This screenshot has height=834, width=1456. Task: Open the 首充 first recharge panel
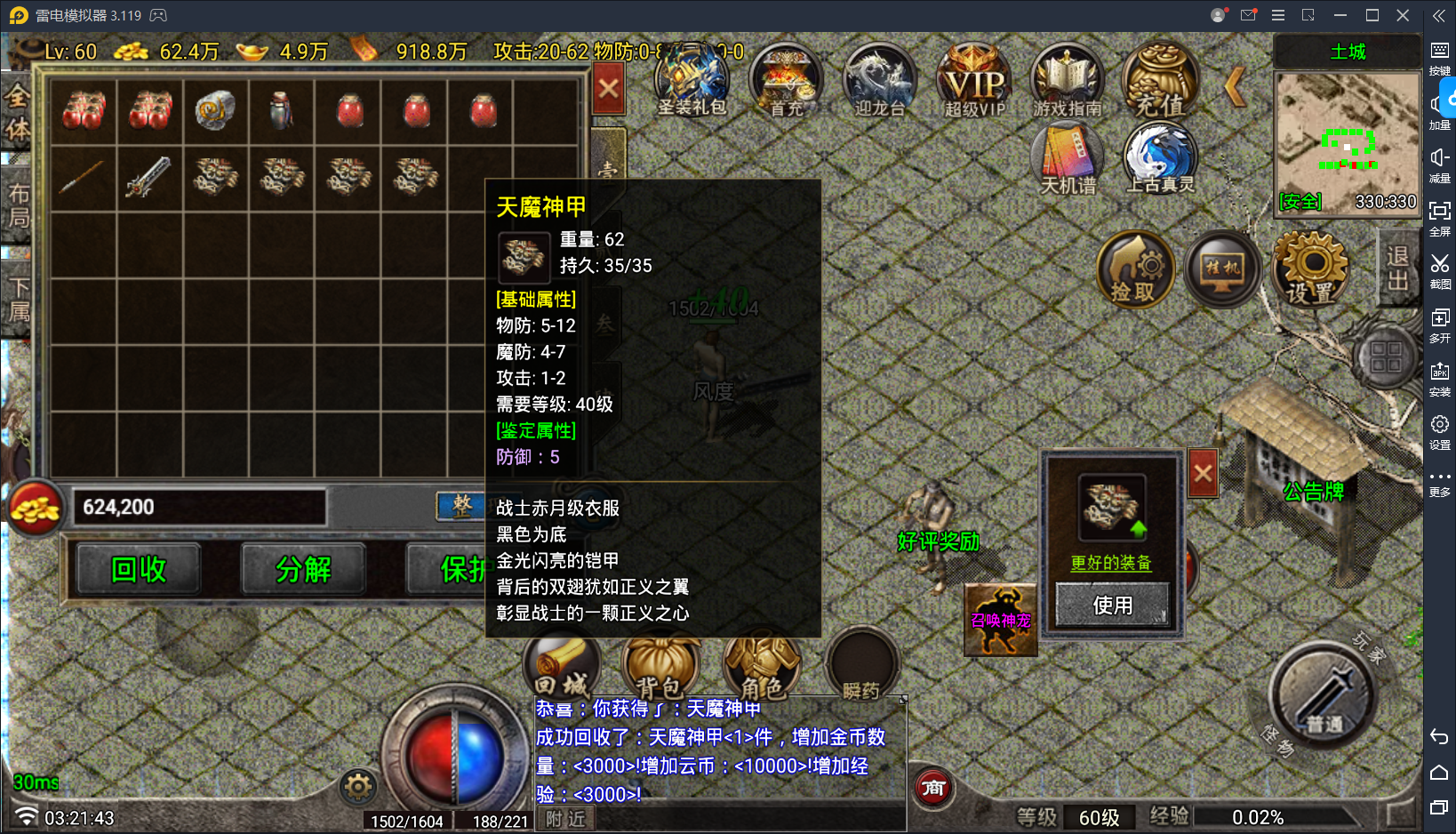pos(786,80)
